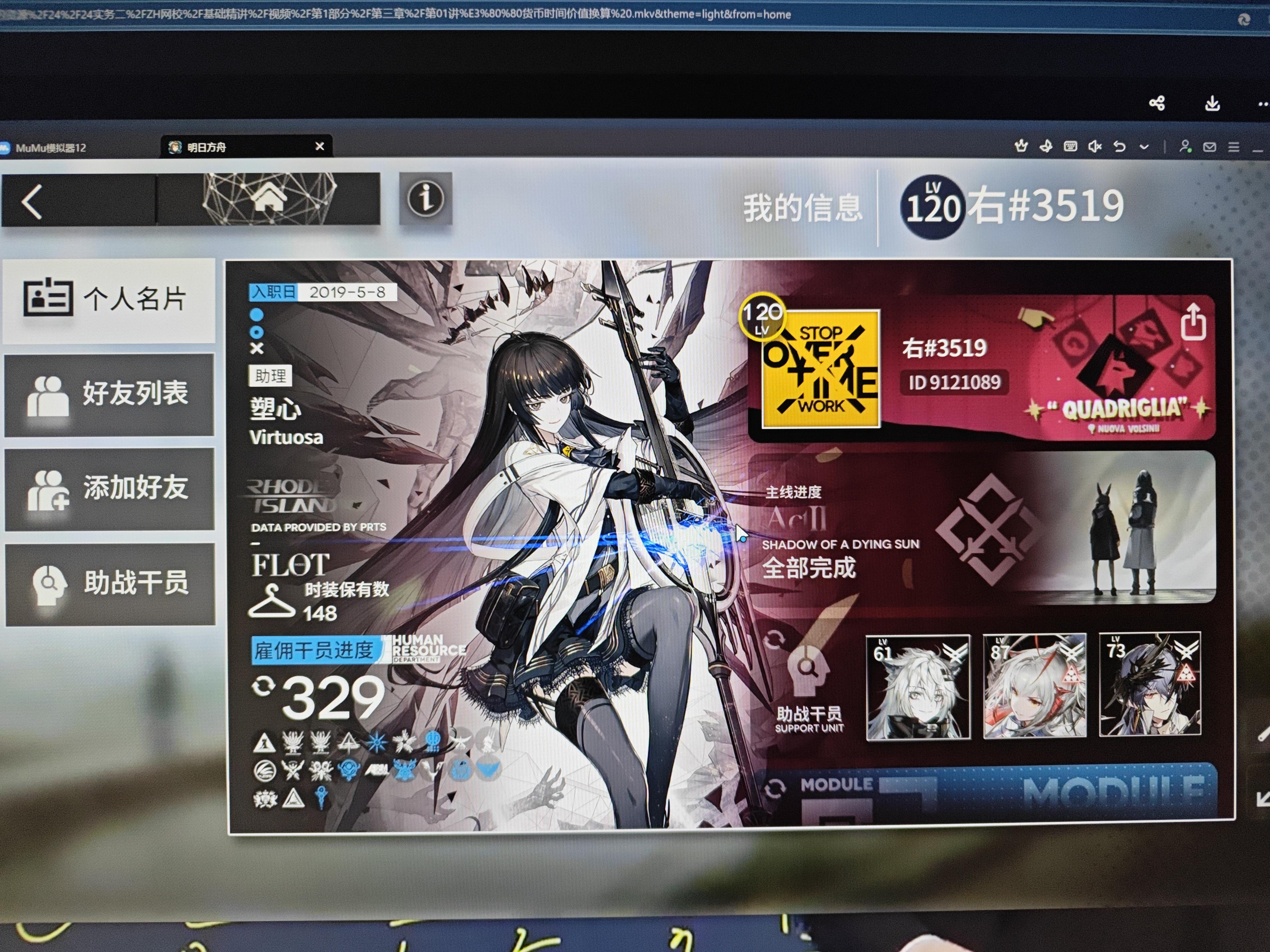Open the MuMu message envelope icon

[x=1210, y=147]
